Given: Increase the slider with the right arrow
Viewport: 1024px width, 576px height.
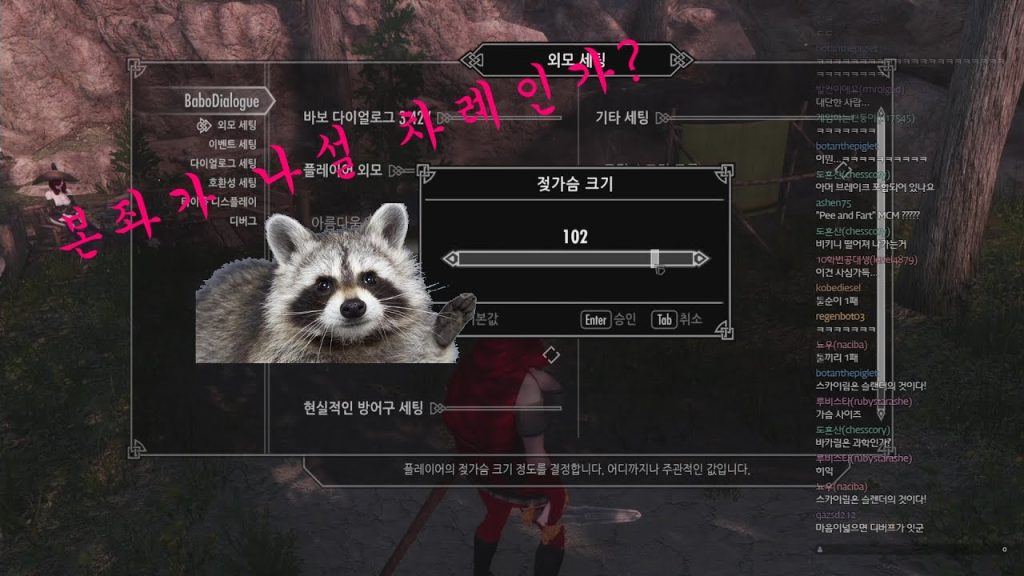Looking at the screenshot, I should 700,259.
